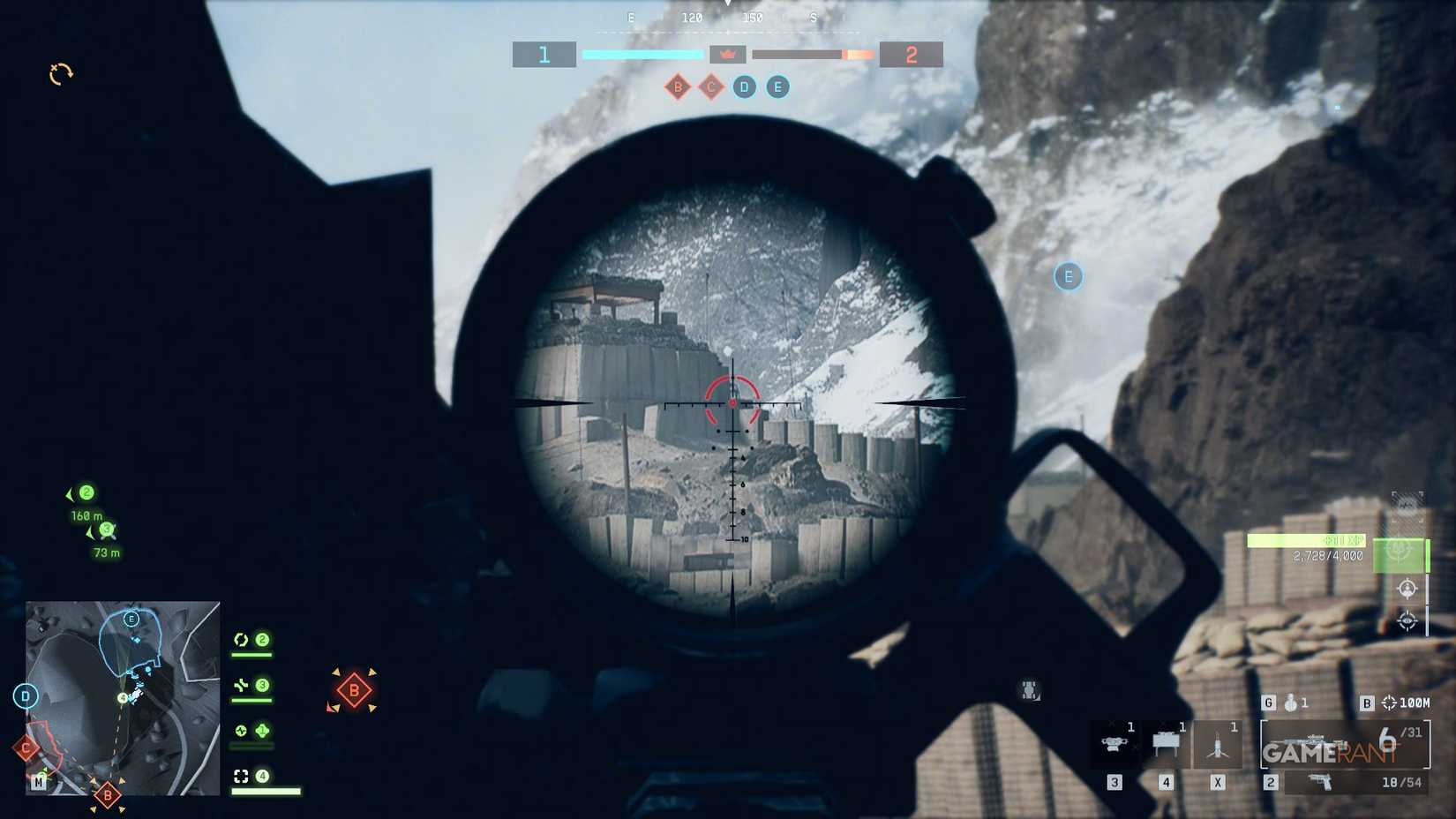Screen dimensions: 1456x819
Task: Select objective C diamond in the objective strip
Action: click(x=710, y=87)
